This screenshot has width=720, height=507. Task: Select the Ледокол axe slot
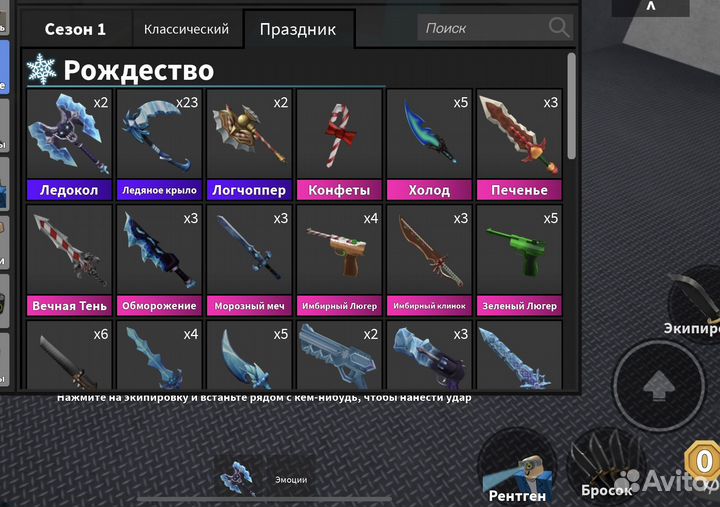pyautogui.click(x=68, y=145)
